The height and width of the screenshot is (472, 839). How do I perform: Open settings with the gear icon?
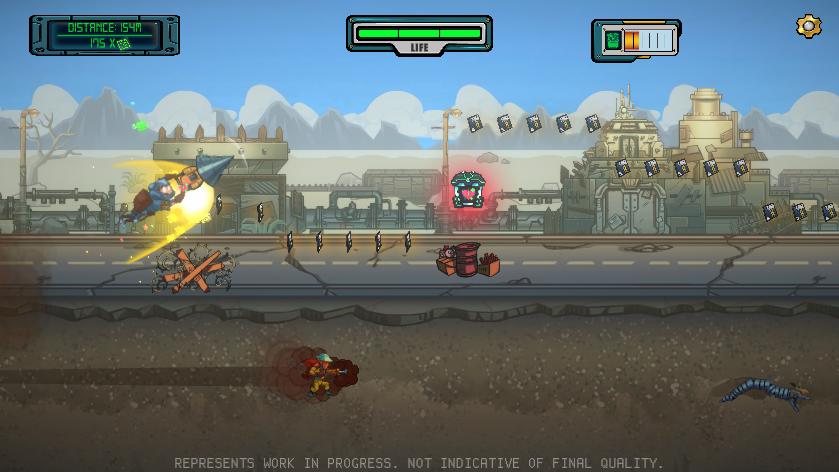[807, 27]
